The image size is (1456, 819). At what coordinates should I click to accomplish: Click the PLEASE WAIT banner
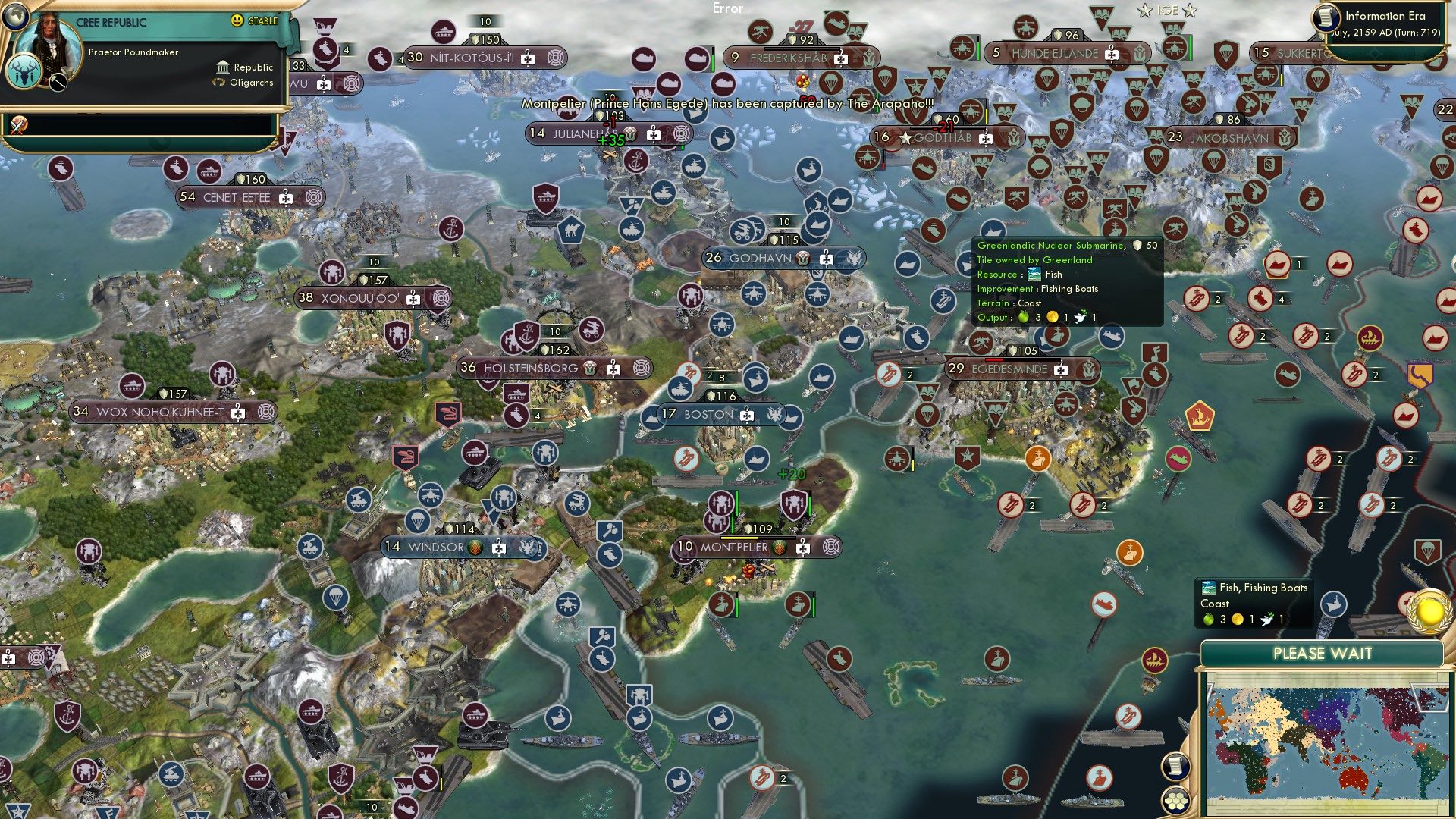(x=1323, y=652)
